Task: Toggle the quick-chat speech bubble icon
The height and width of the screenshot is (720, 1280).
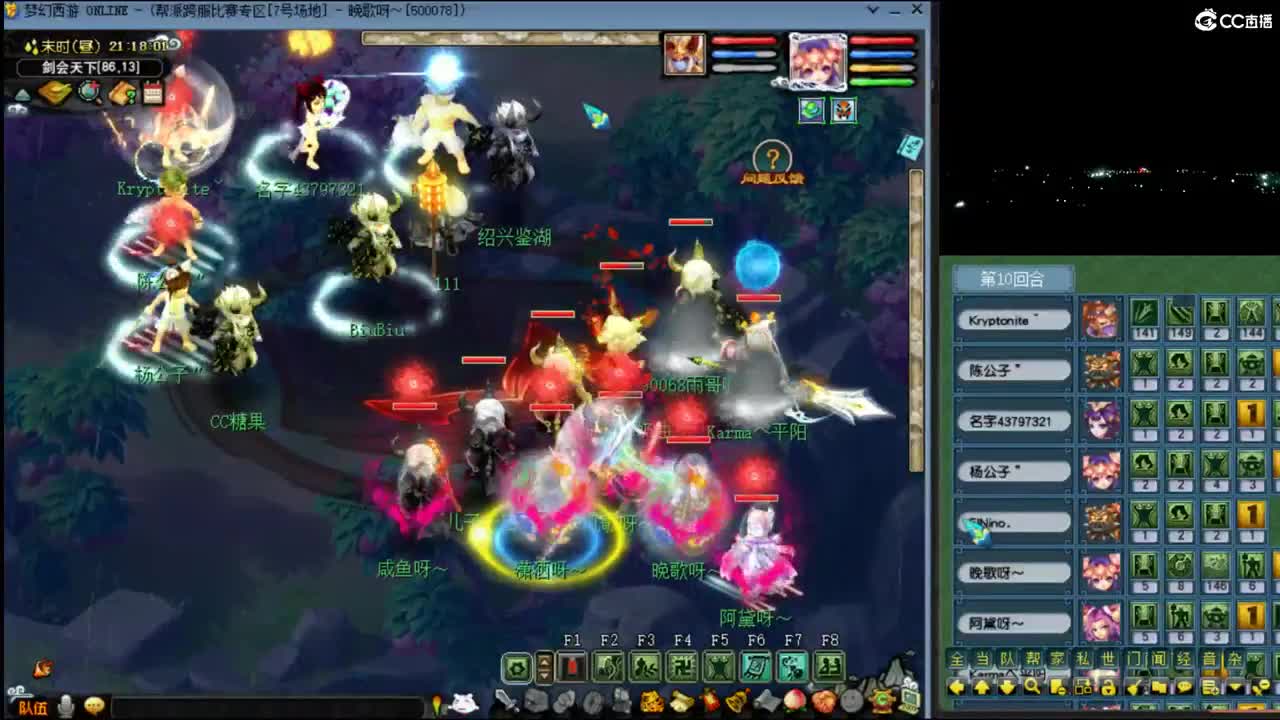Action: pyautogui.click(x=1184, y=687)
